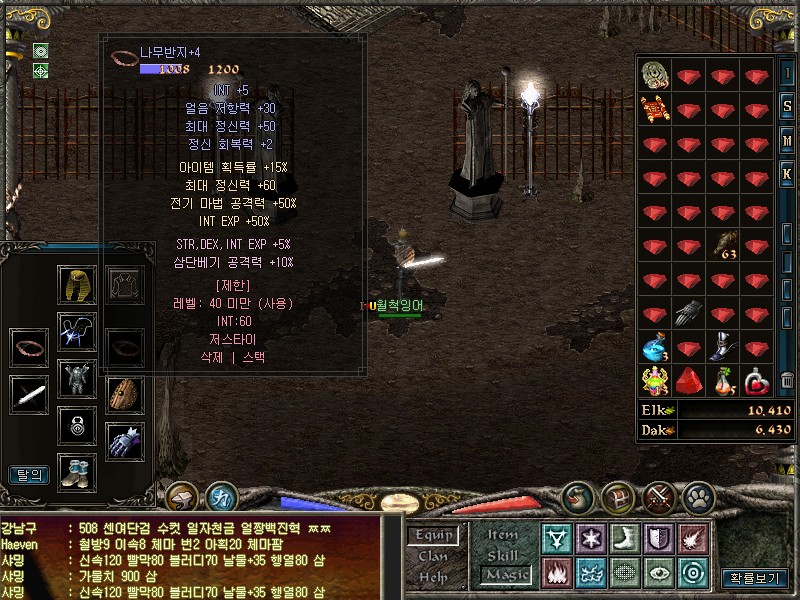Click the 확률보기 button
Image resolution: width=800 pixels, height=600 pixels.
753,578
